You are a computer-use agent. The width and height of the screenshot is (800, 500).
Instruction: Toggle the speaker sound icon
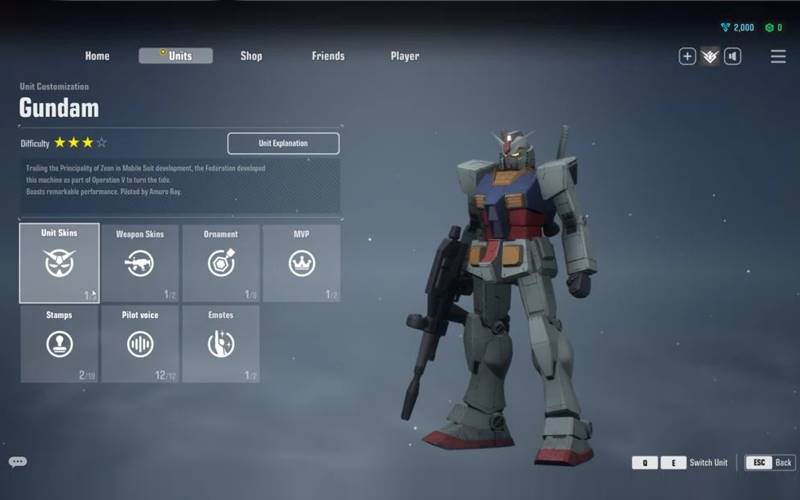pyautogui.click(x=733, y=56)
